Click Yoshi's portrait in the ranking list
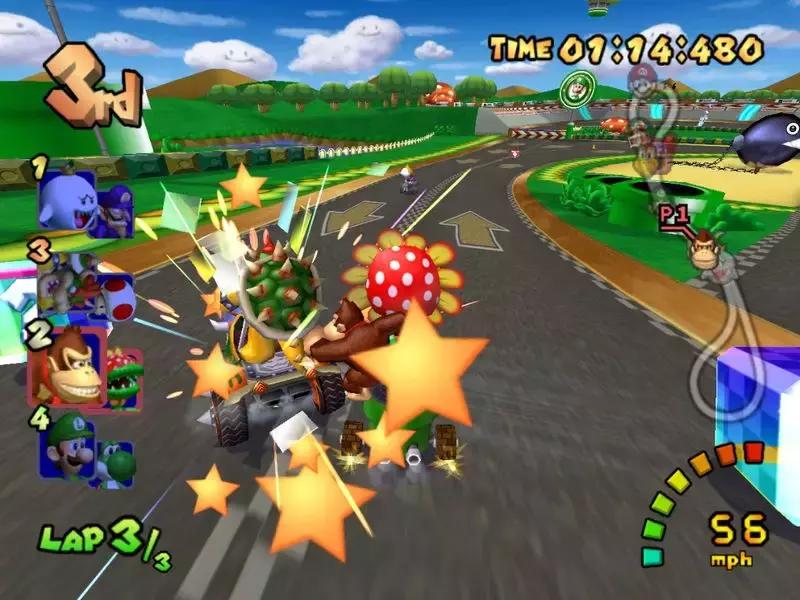This screenshot has height=600, width=800. click(120, 462)
